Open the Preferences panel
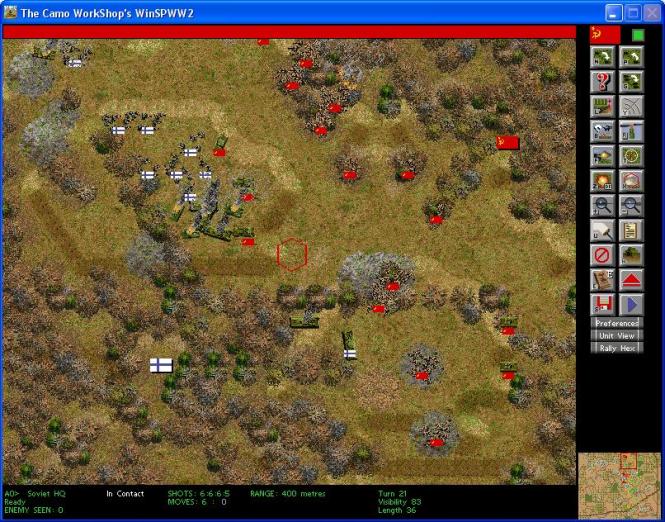The image size is (665, 522). (x=616, y=323)
